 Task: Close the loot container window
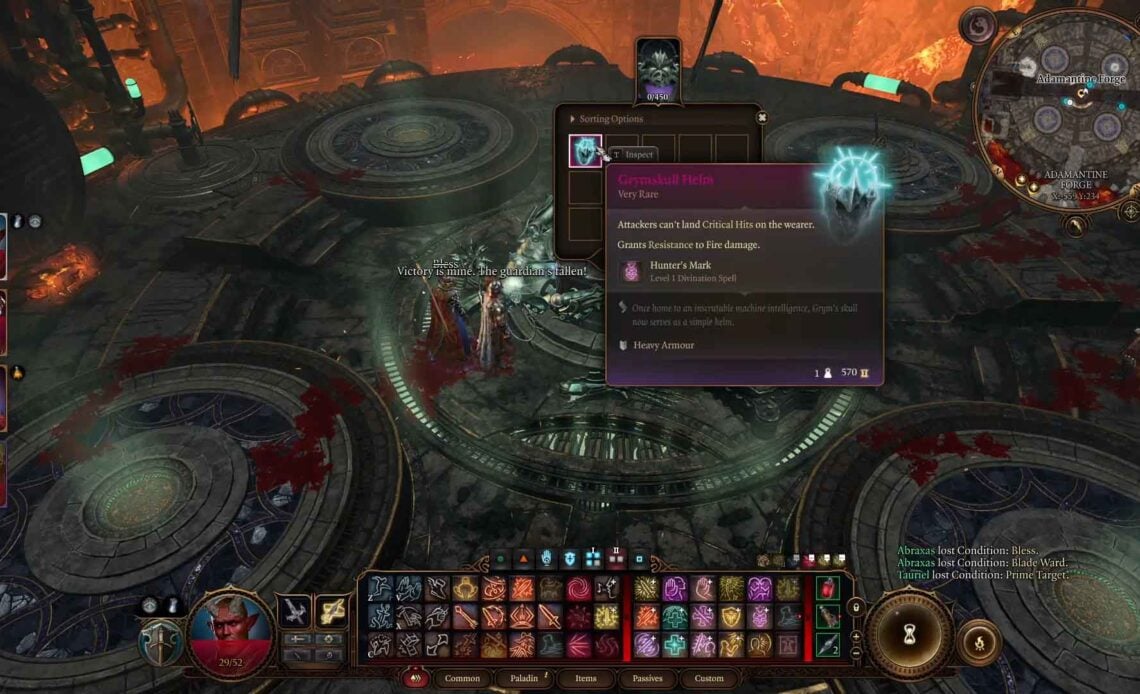point(761,117)
